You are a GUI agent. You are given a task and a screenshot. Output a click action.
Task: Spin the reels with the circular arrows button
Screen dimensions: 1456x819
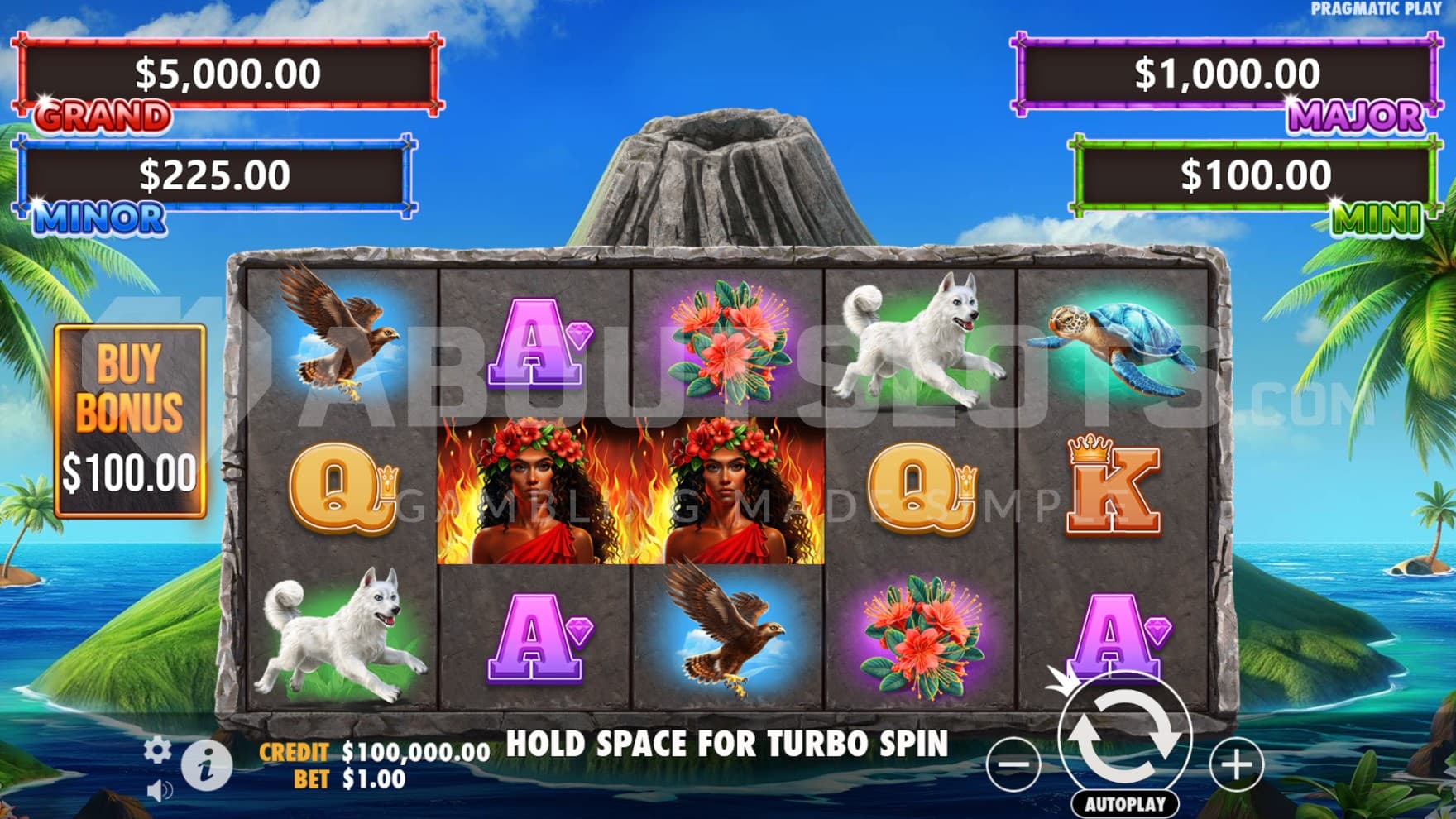[1125, 737]
